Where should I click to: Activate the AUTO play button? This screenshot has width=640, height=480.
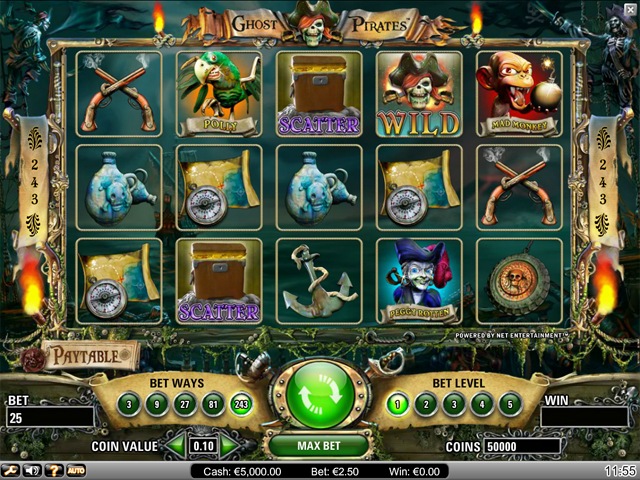(x=75, y=470)
